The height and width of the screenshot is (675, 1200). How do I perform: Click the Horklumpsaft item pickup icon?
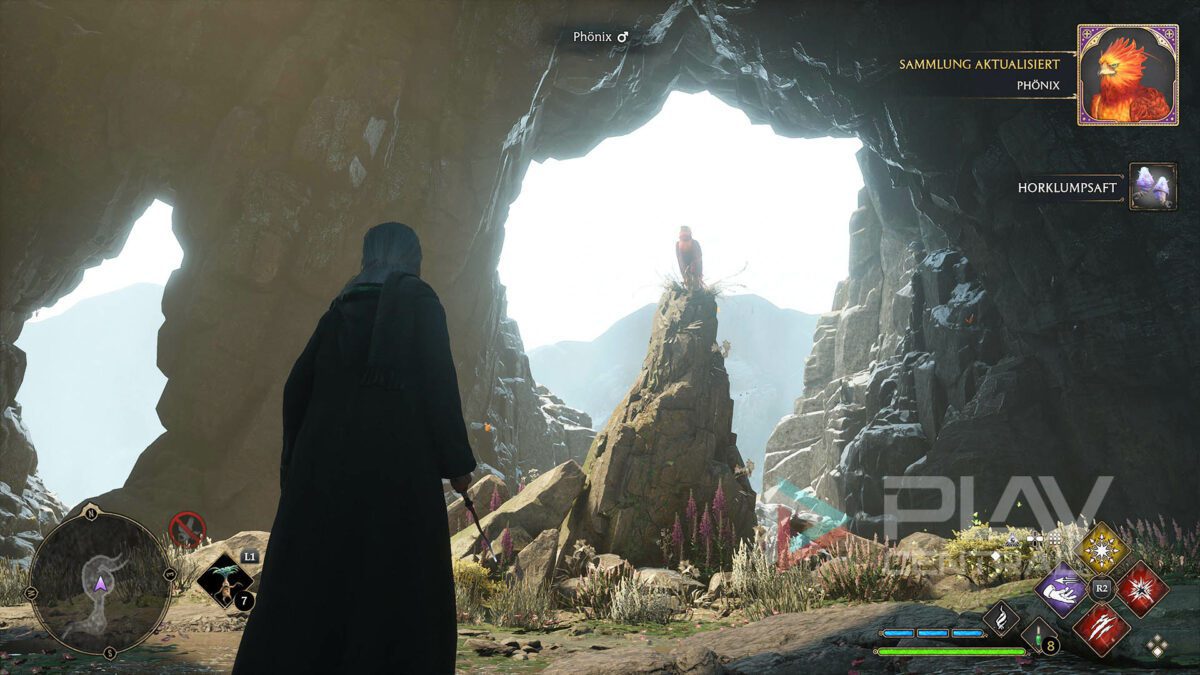point(1152,187)
